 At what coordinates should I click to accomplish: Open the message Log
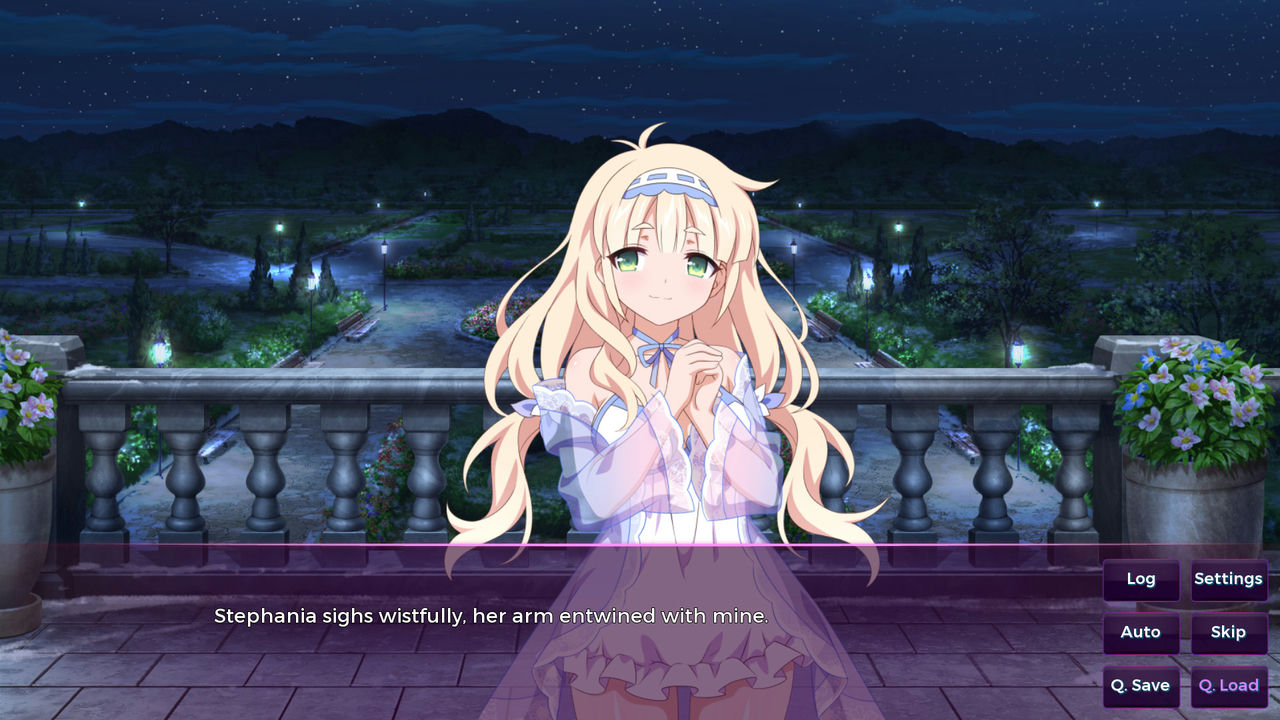[x=1140, y=579]
